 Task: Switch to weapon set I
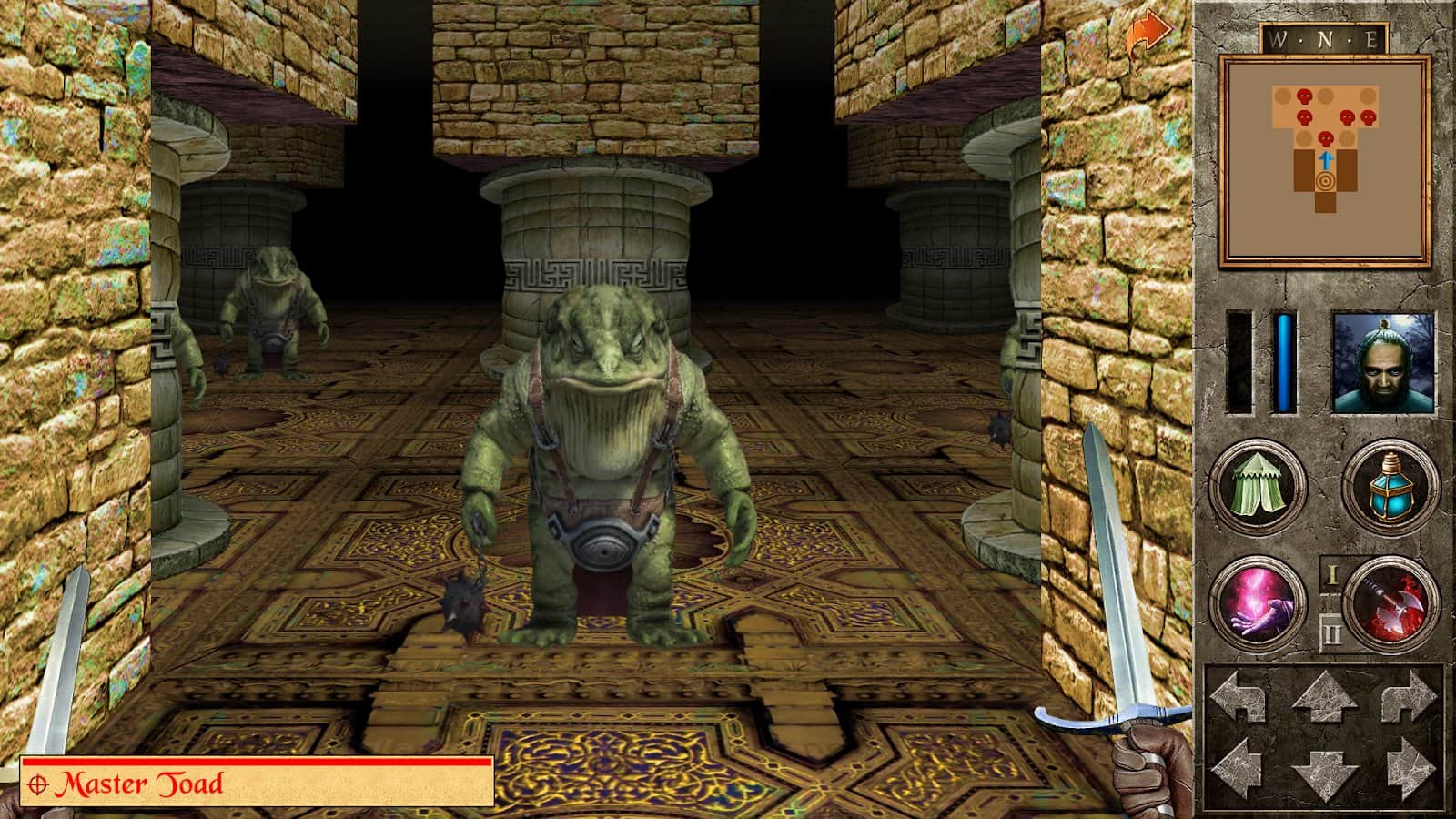pyautogui.click(x=1330, y=575)
